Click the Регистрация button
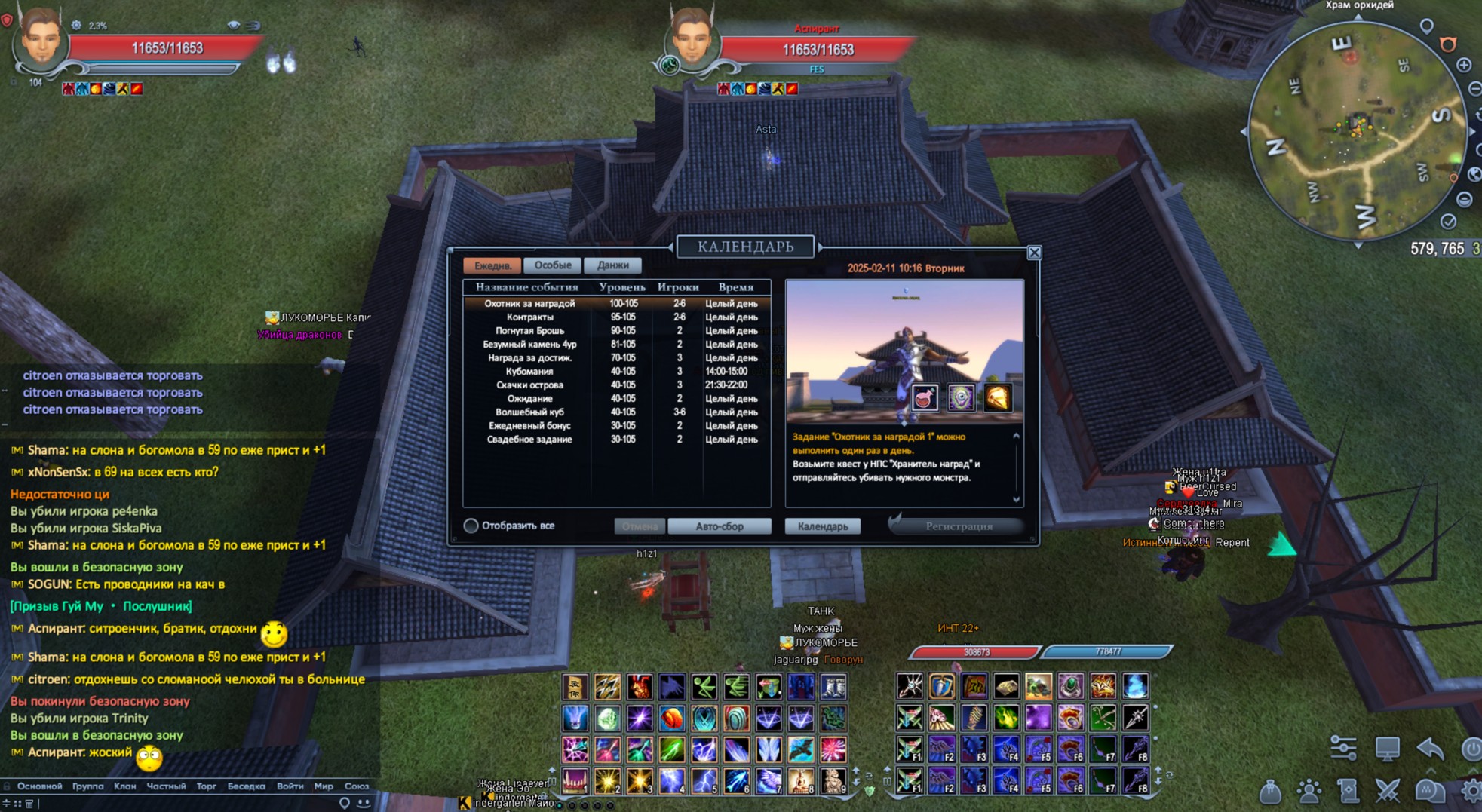 959,526
